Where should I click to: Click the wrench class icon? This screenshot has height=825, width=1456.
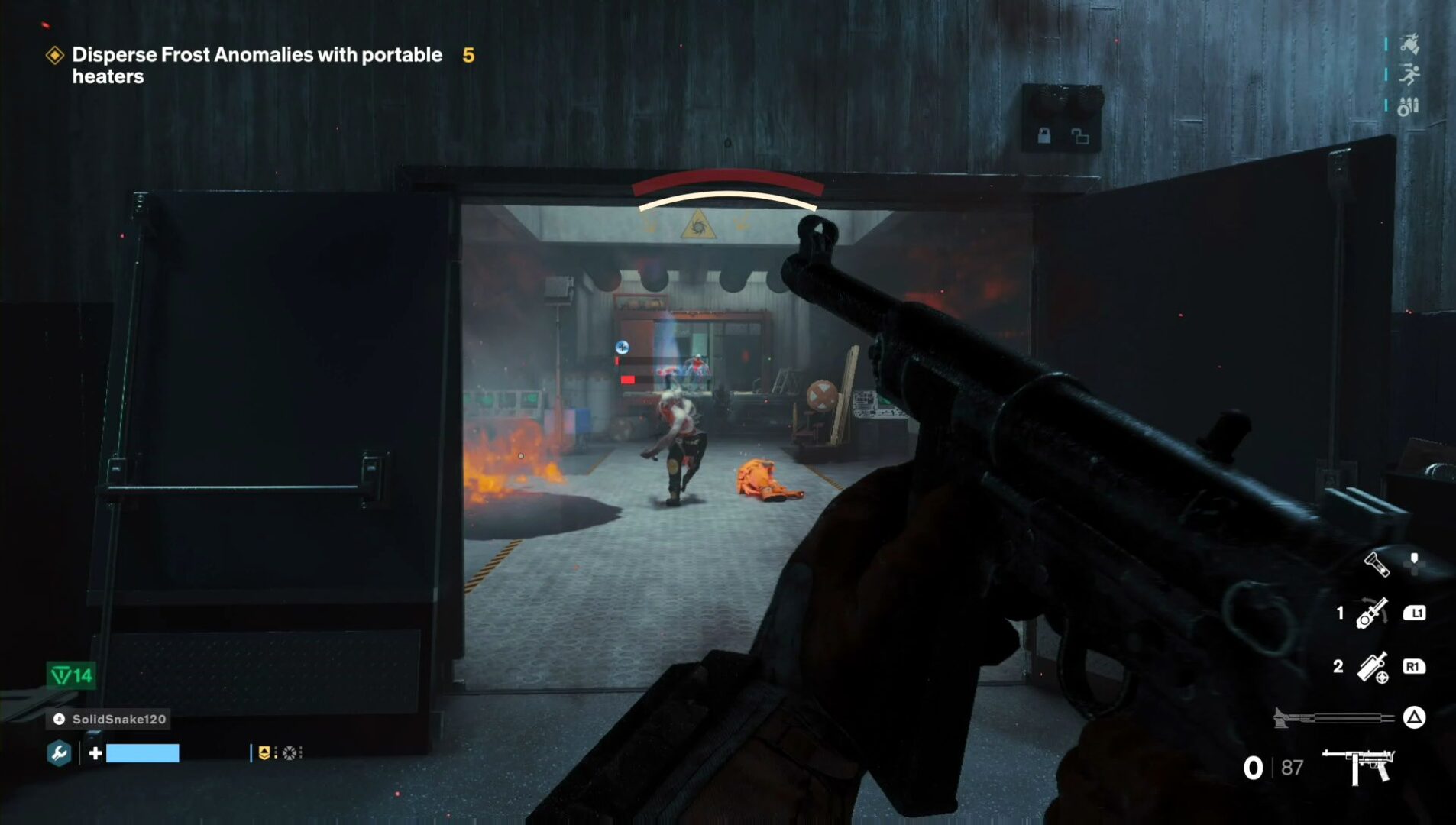pyautogui.click(x=59, y=753)
